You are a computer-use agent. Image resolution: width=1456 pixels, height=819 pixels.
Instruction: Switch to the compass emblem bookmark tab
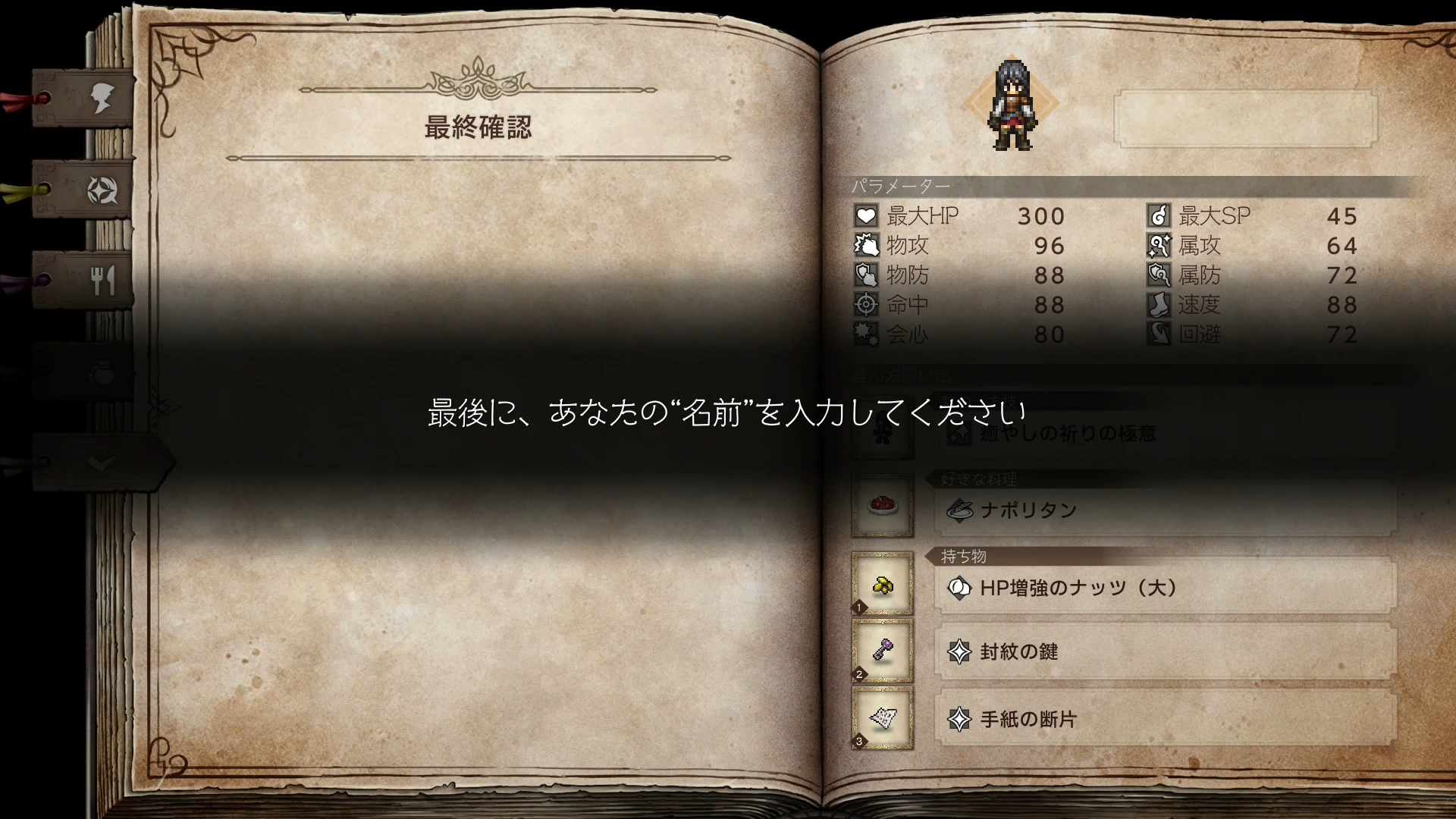tap(105, 192)
